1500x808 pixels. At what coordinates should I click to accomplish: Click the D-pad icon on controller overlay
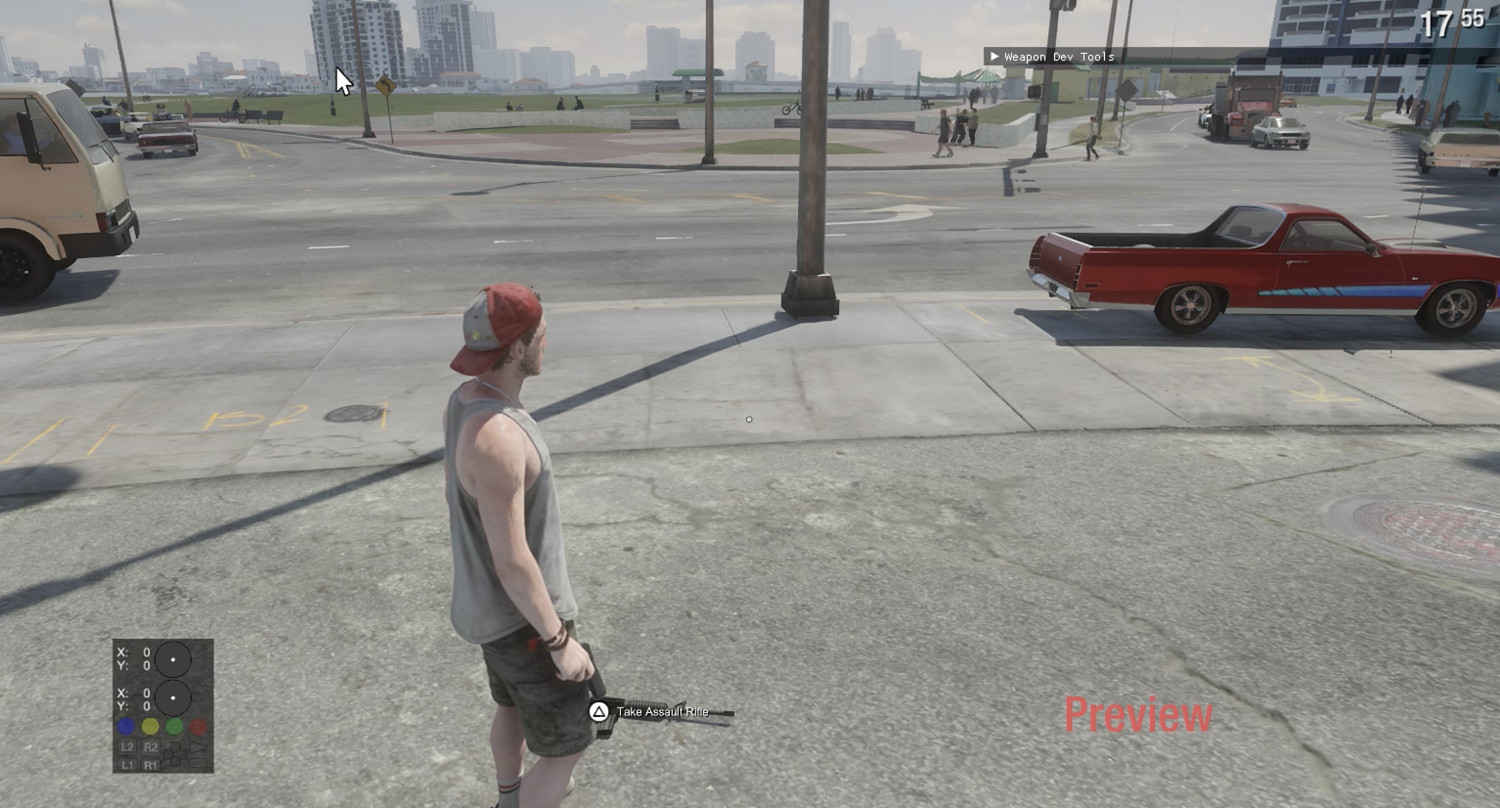point(175,755)
